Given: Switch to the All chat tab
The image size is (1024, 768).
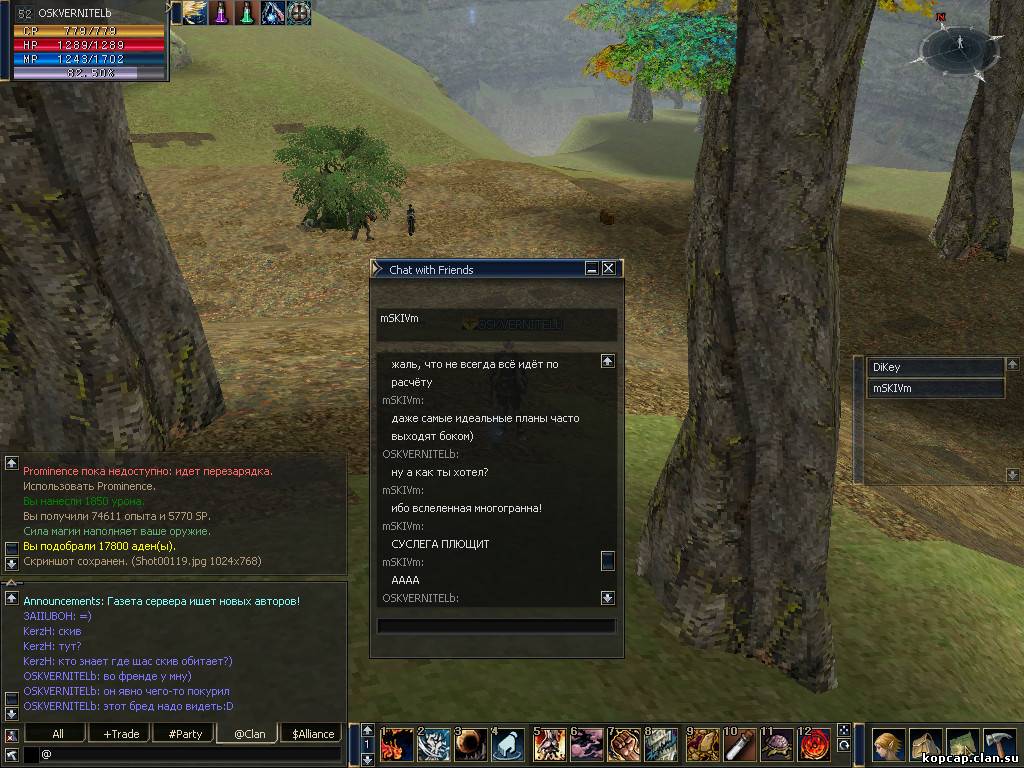Looking at the screenshot, I should (x=58, y=734).
